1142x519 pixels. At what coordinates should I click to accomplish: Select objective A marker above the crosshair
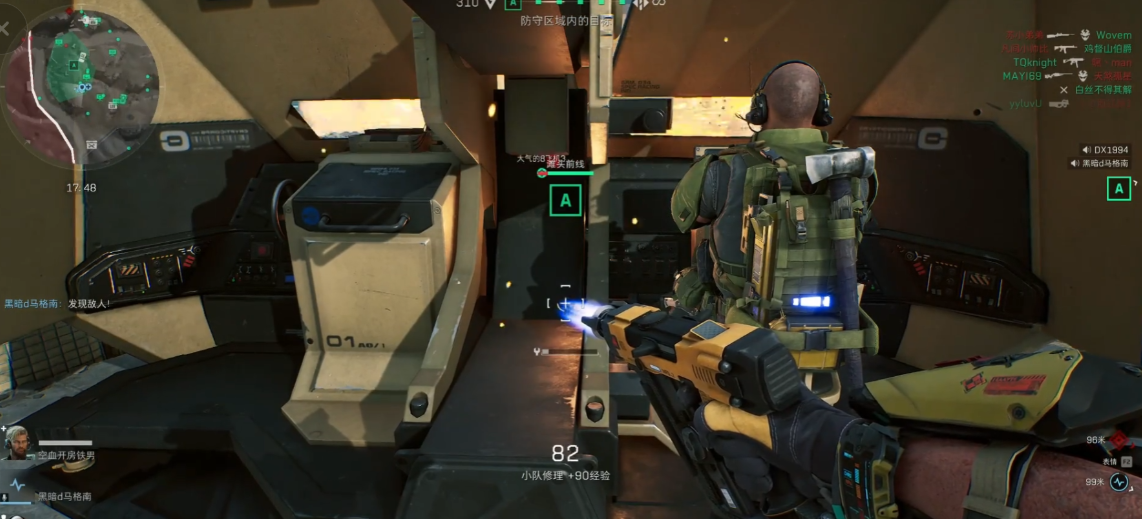565,200
